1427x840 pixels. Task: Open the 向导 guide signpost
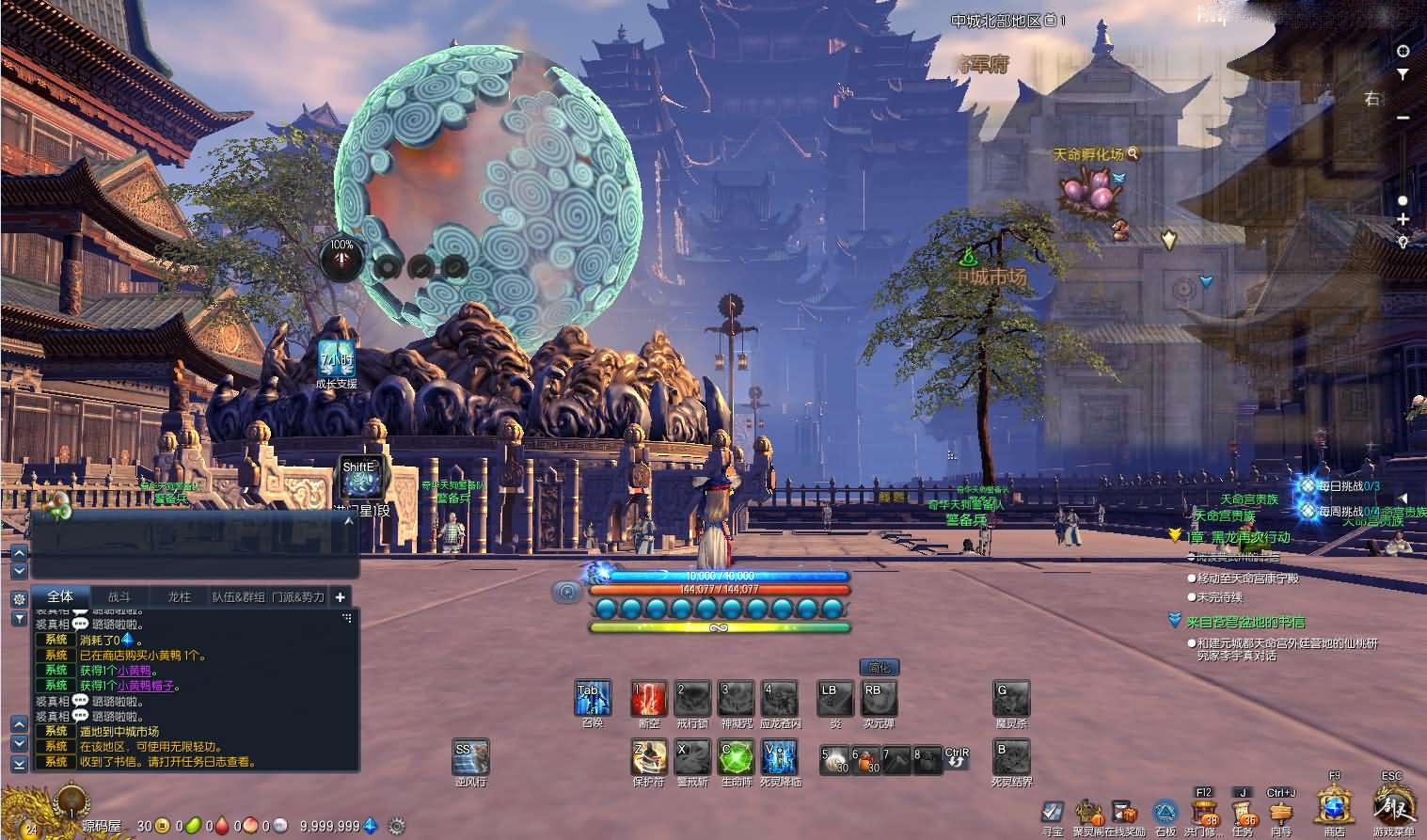click(x=1280, y=811)
